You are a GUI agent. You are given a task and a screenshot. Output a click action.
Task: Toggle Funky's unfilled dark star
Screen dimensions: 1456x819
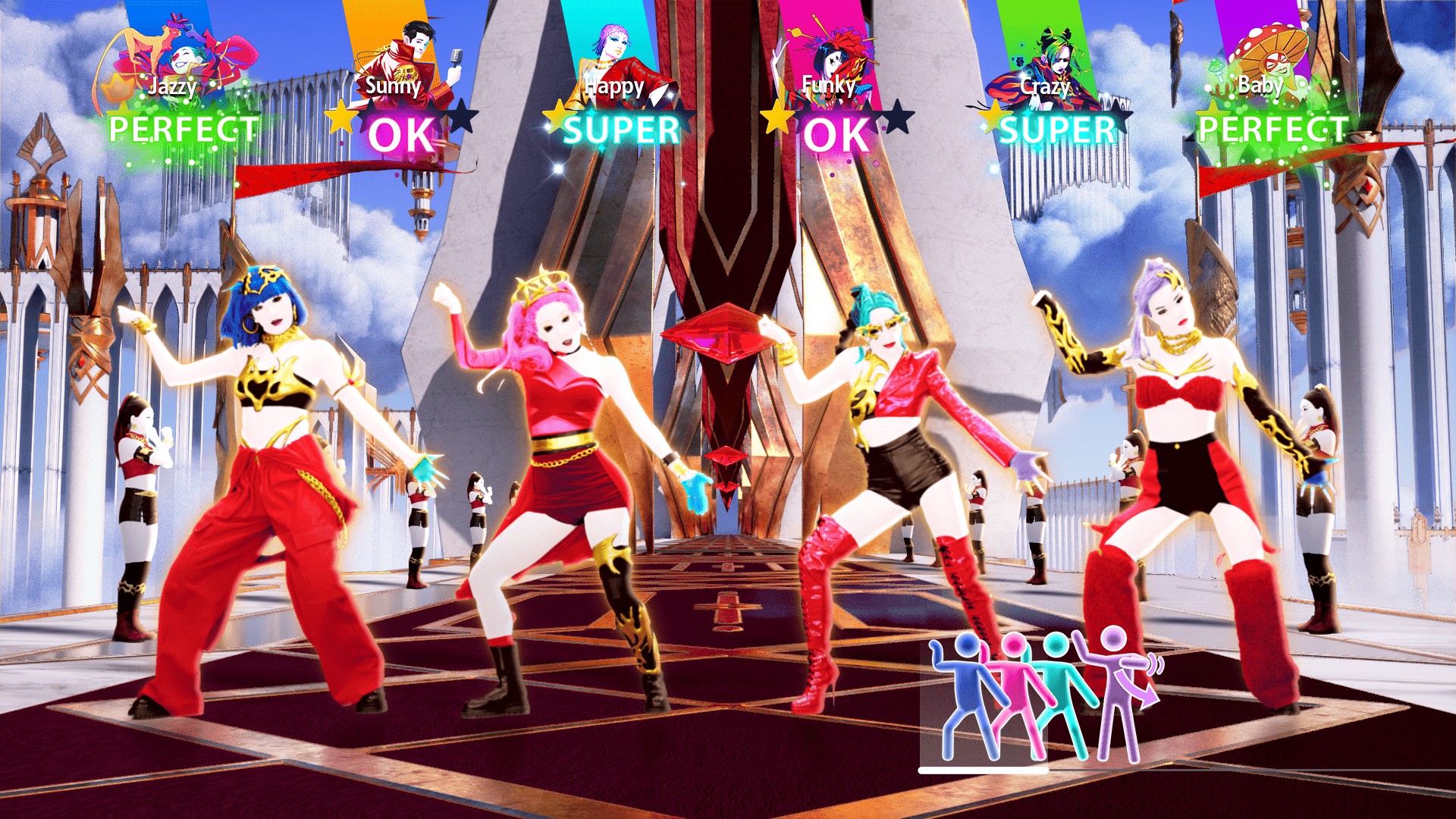click(x=896, y=118)
